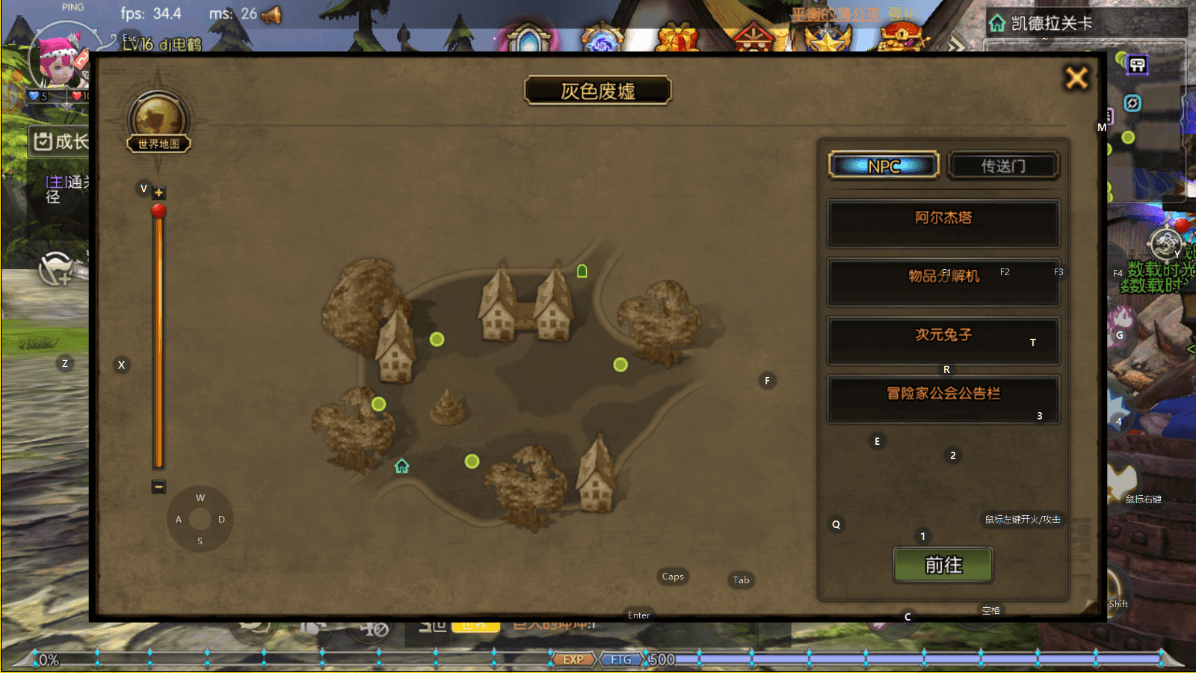The height and width of the screenshot is (673, 1196).
Task: Open the world map globe button
Action: coord(158,119)
